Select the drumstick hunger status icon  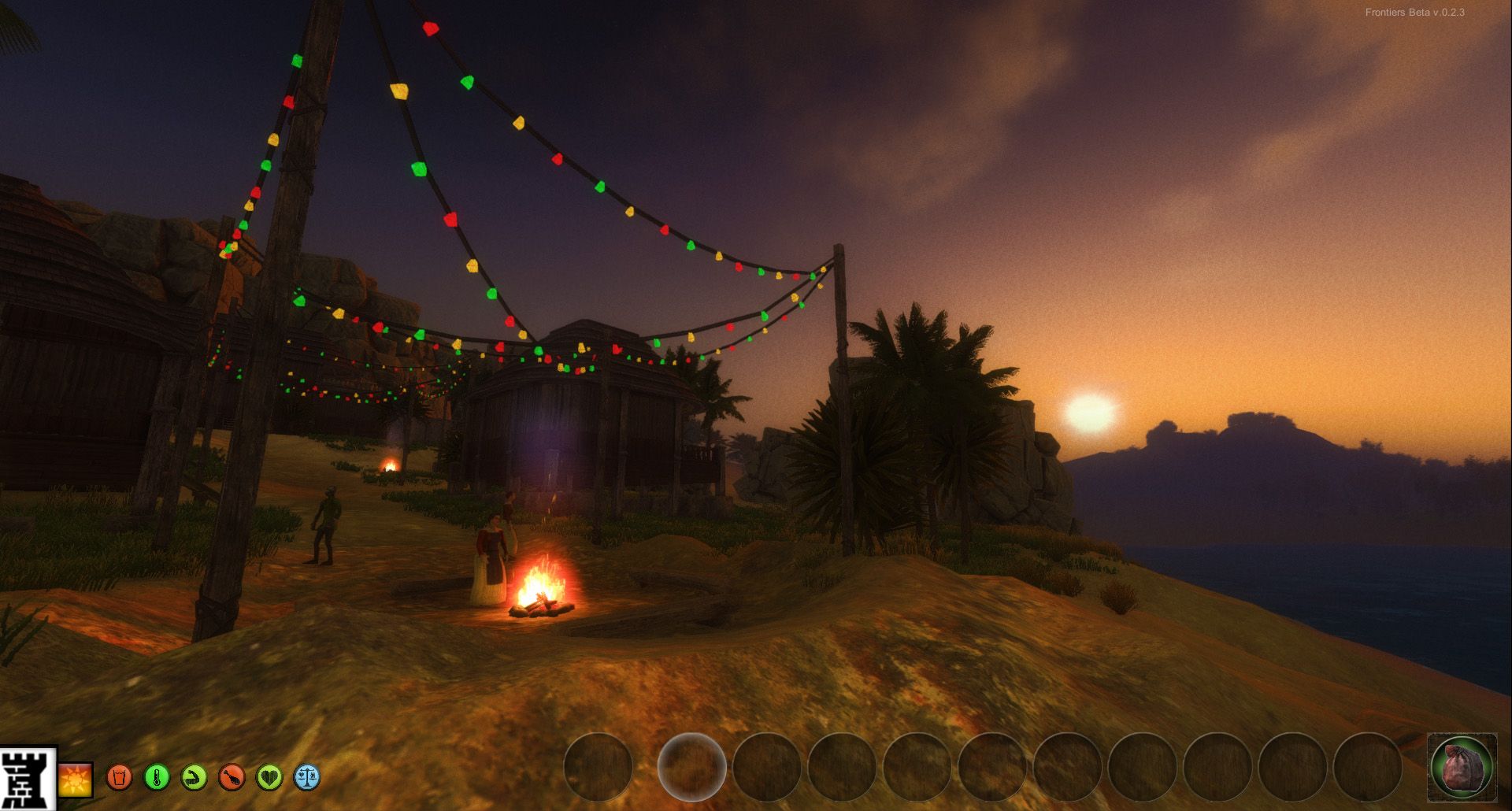tap(232, 778)
